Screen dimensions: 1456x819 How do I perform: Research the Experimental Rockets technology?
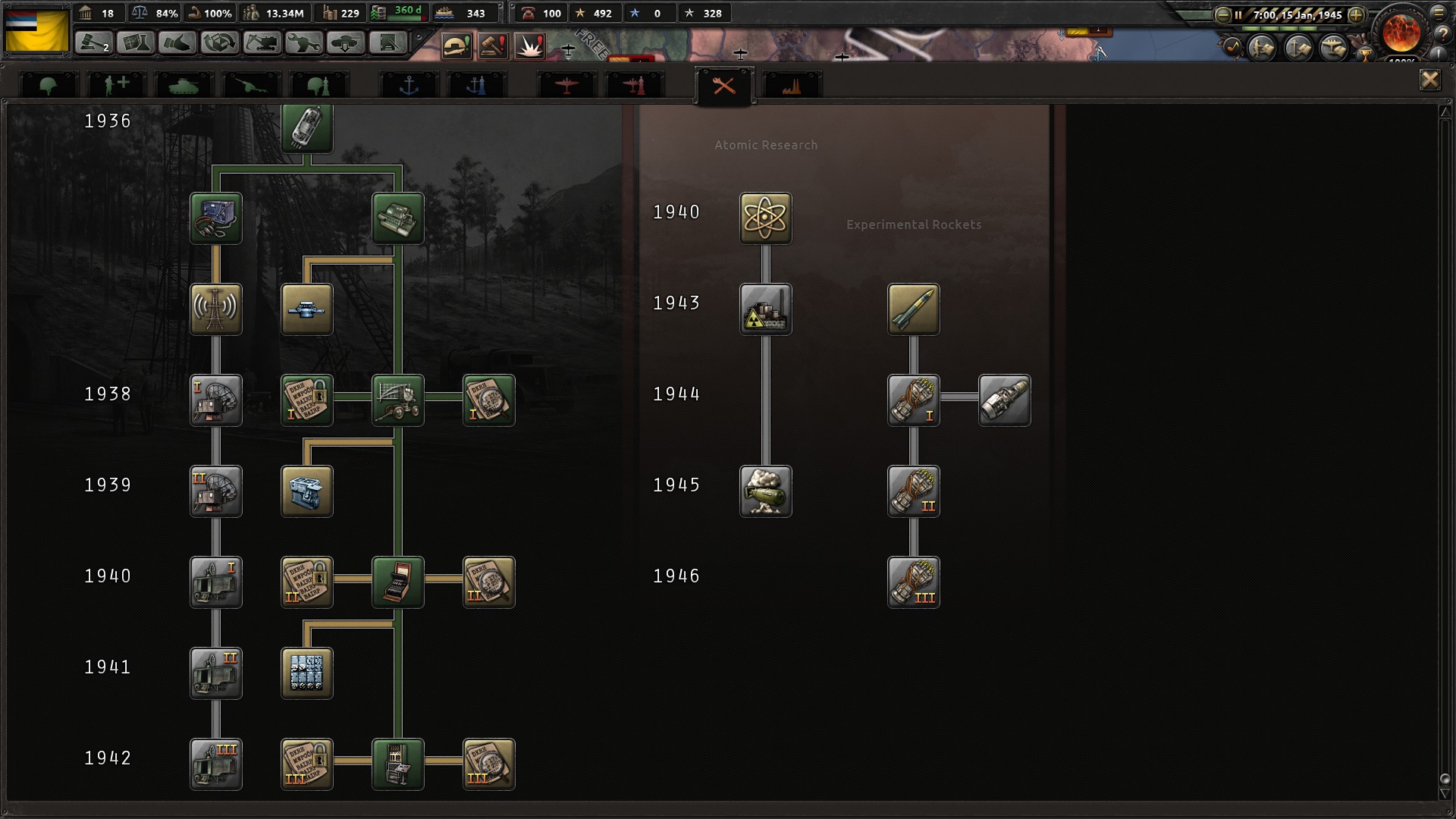(x=913, y=309)
